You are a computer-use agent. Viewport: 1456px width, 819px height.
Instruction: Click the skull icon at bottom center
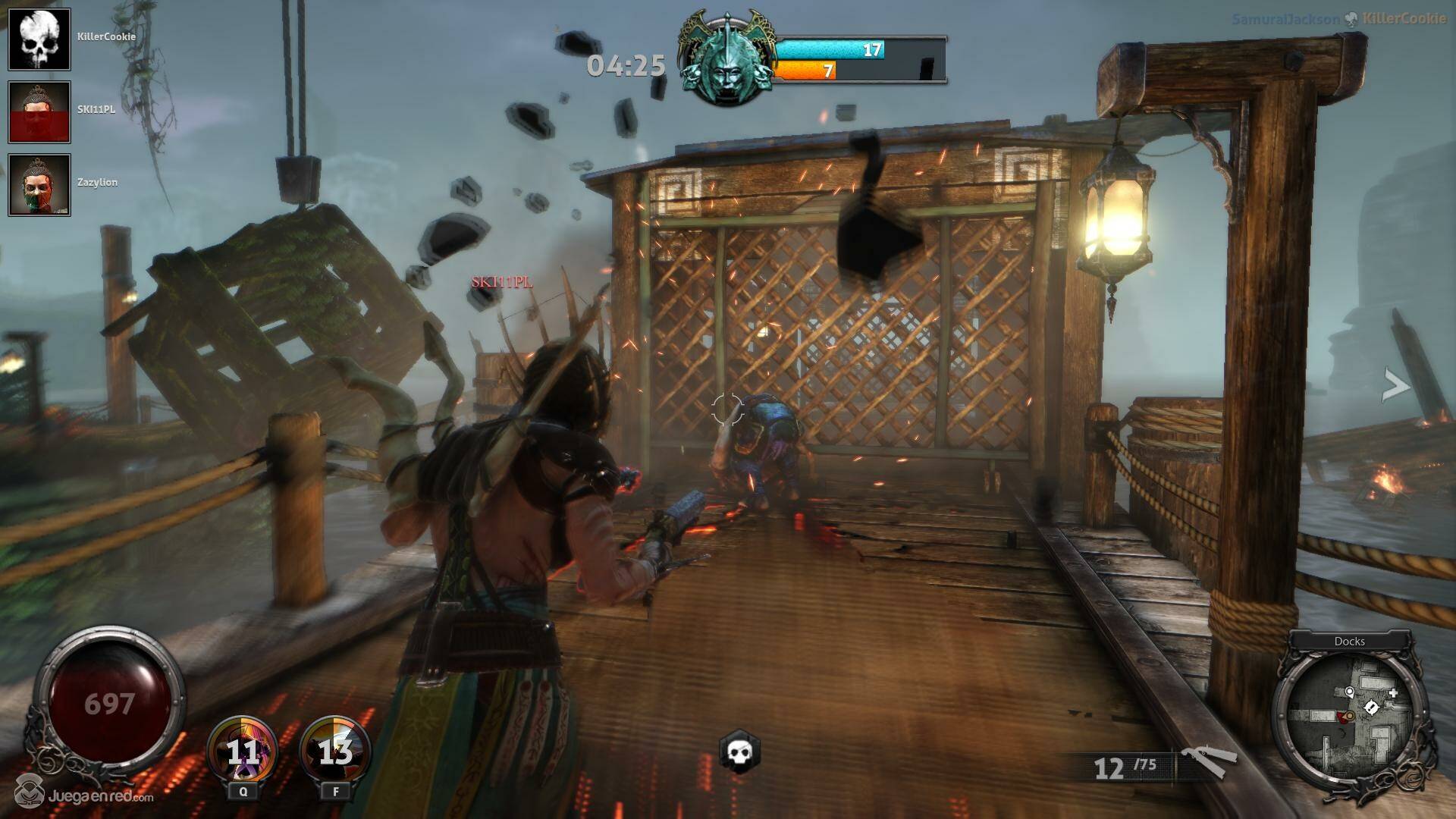[x=739, y=752]
